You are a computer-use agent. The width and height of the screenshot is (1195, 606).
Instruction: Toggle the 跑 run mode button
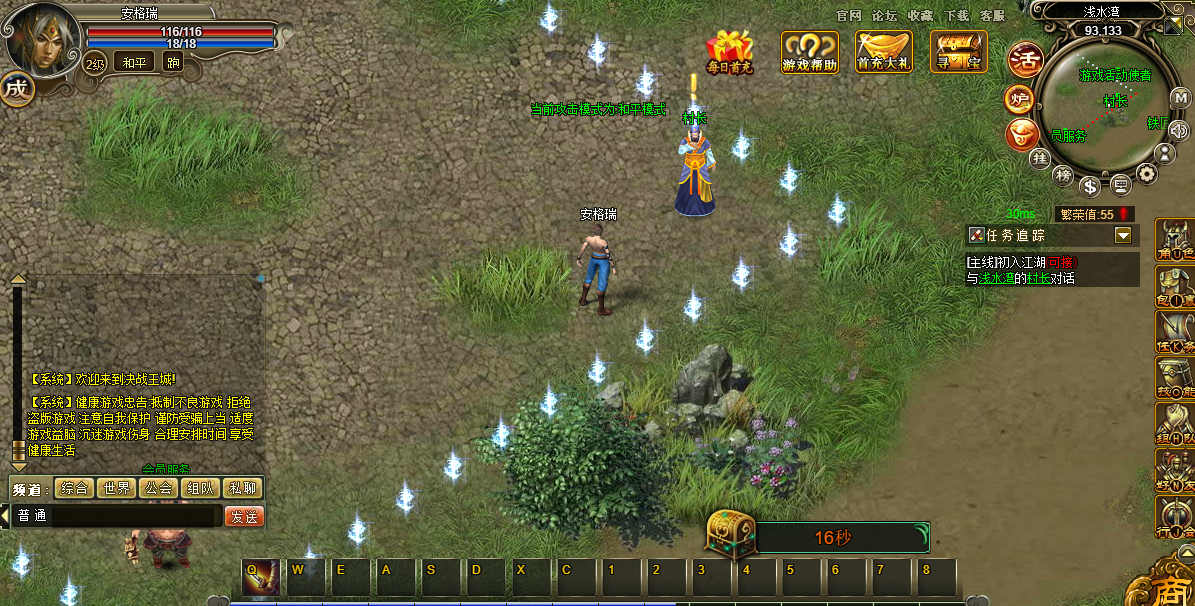click(173, 63)
